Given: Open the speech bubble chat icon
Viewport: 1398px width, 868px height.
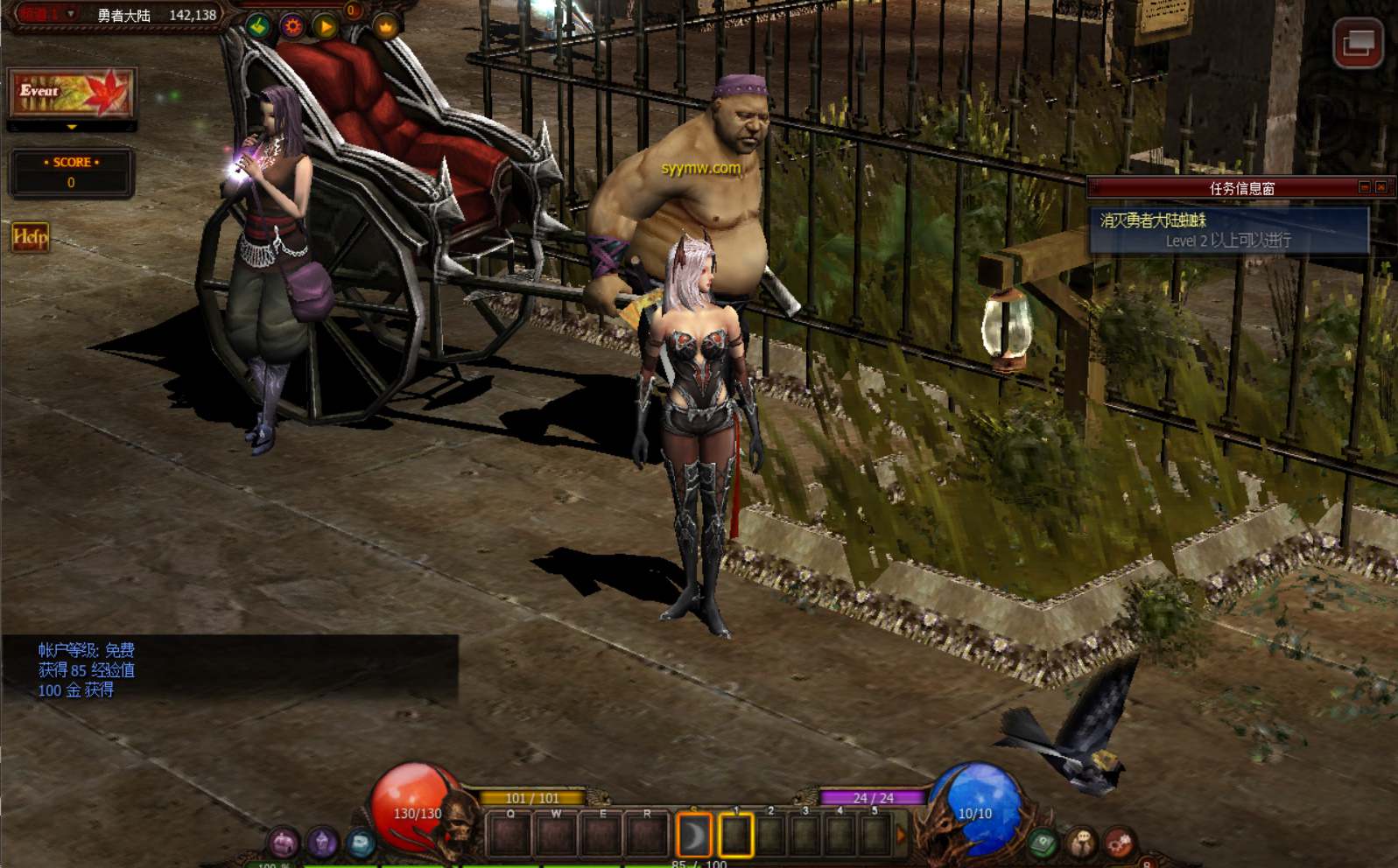Looking at the screenshot, I should pos(1082,843).
